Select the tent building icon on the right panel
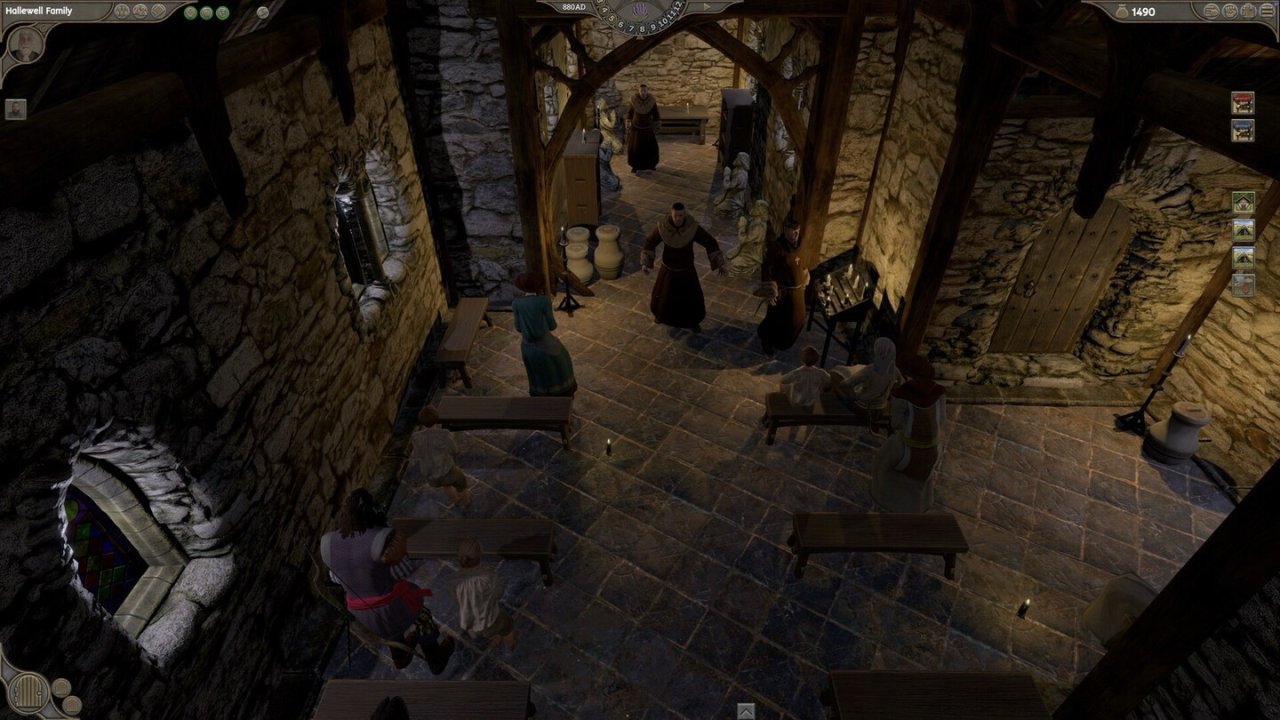This screenshot has width=1280, height=720. [x=1242, y=228]
